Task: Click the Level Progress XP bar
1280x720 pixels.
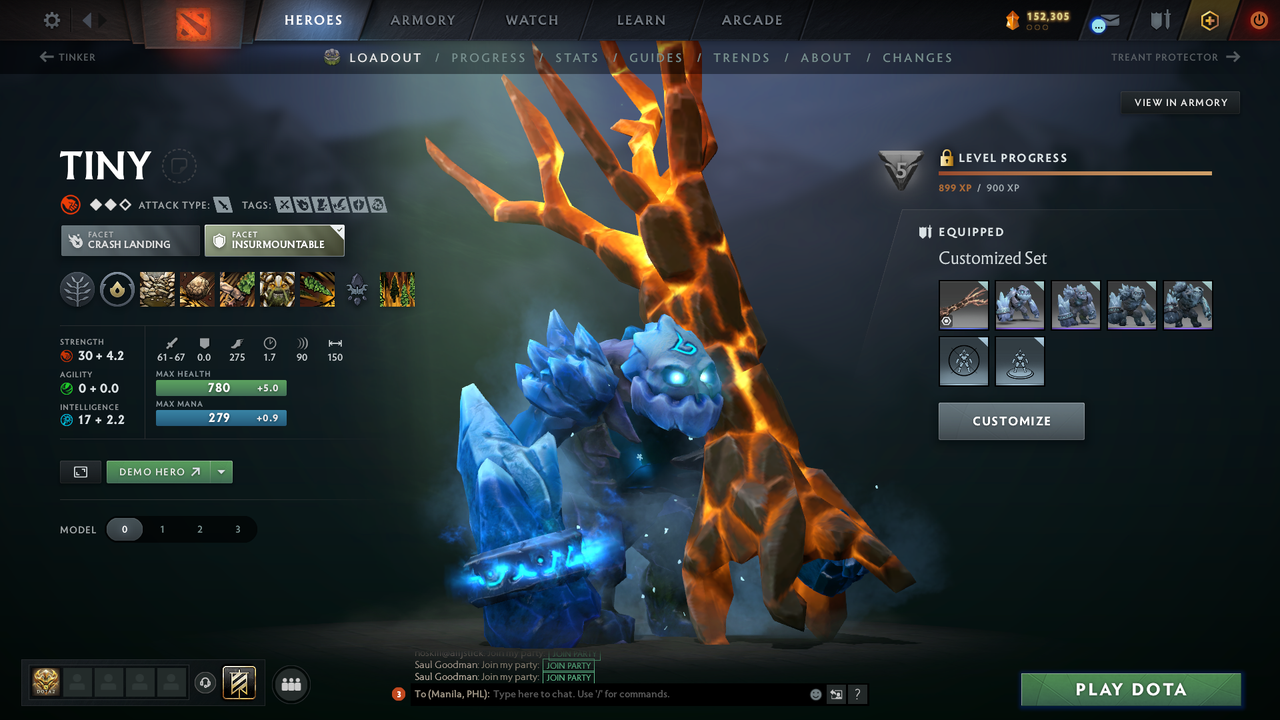Action: coord(1075,172)
